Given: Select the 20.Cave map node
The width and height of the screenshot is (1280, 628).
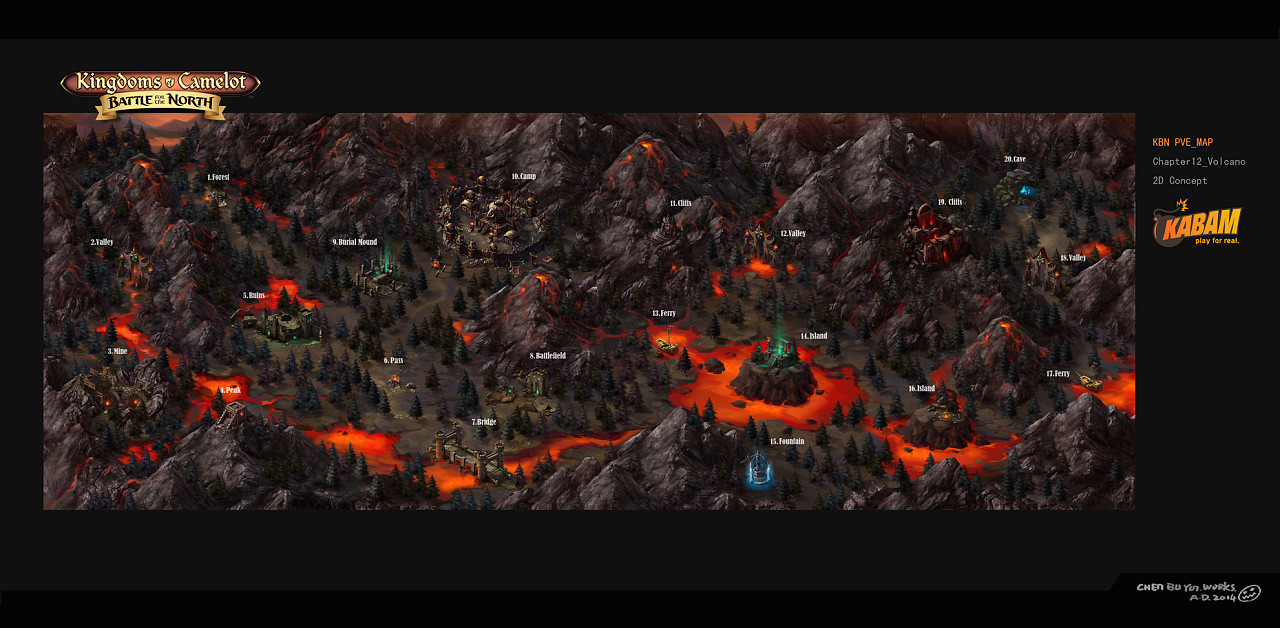Looking at the screenshot, I should click(1015, 159).
